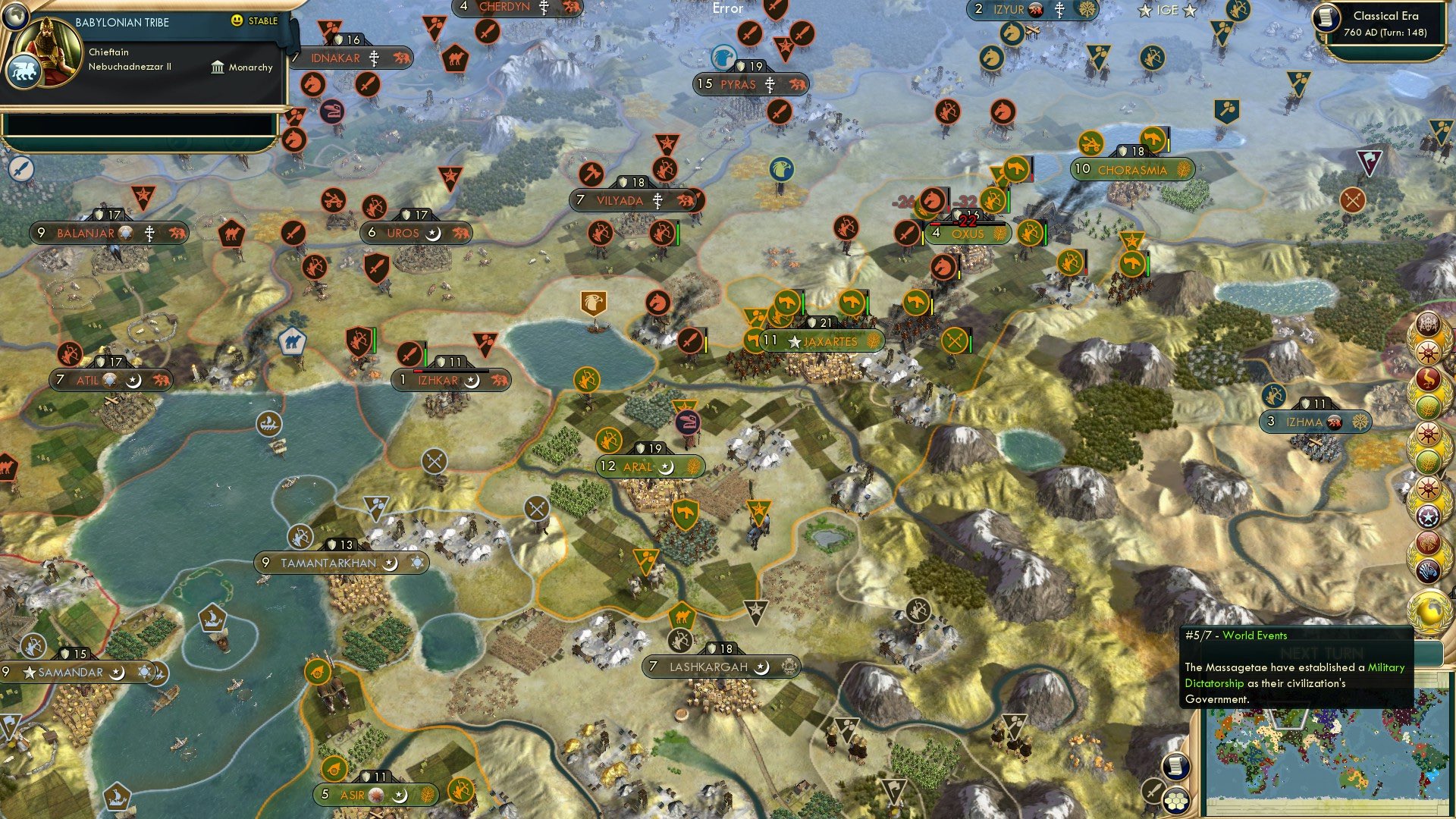
Task: Click the crescent moon religion icon on Aral's banner
Action: pyautogui.click(x=667, y=467)
